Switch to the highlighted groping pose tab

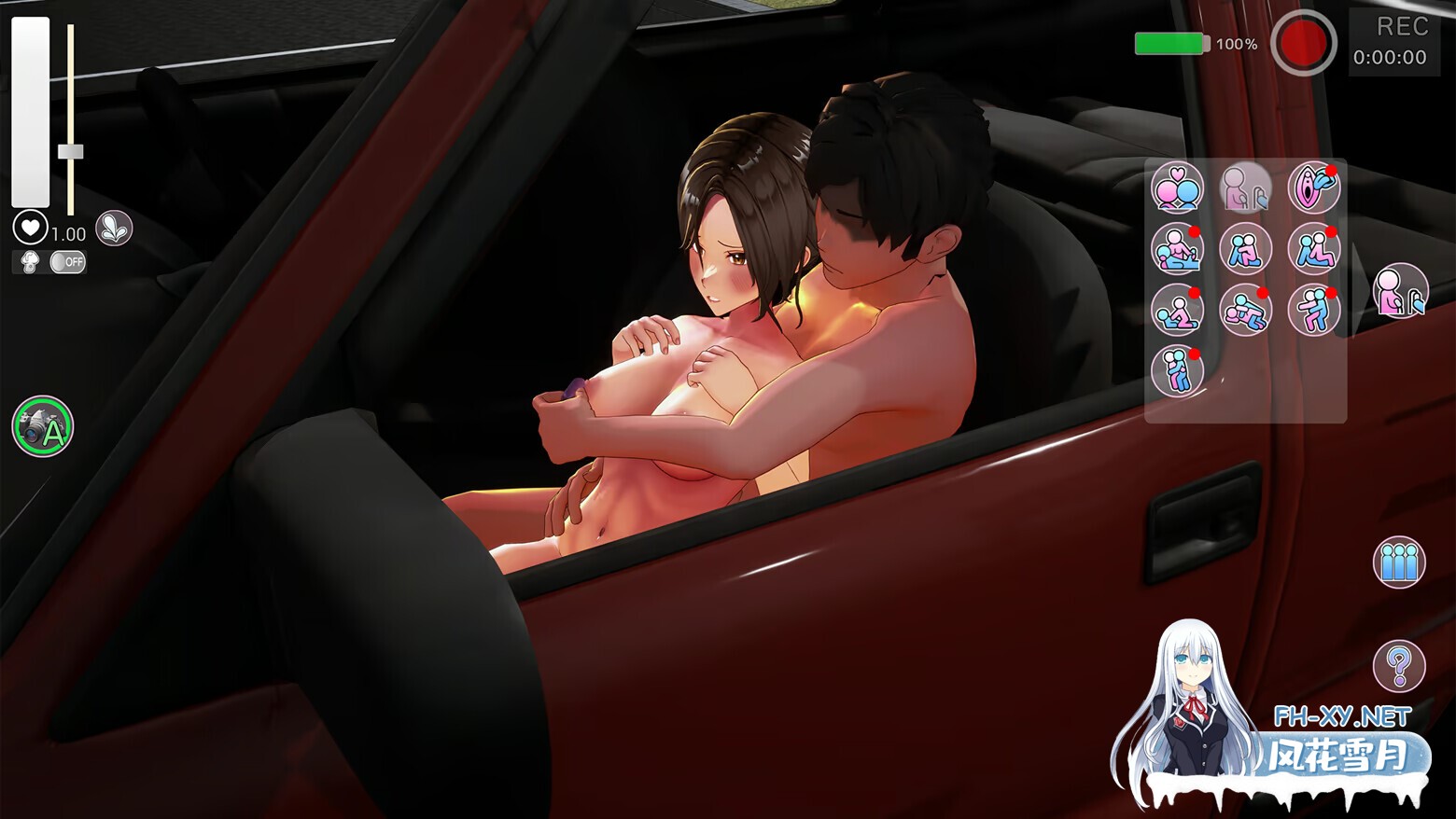[x=1246, y=187]
